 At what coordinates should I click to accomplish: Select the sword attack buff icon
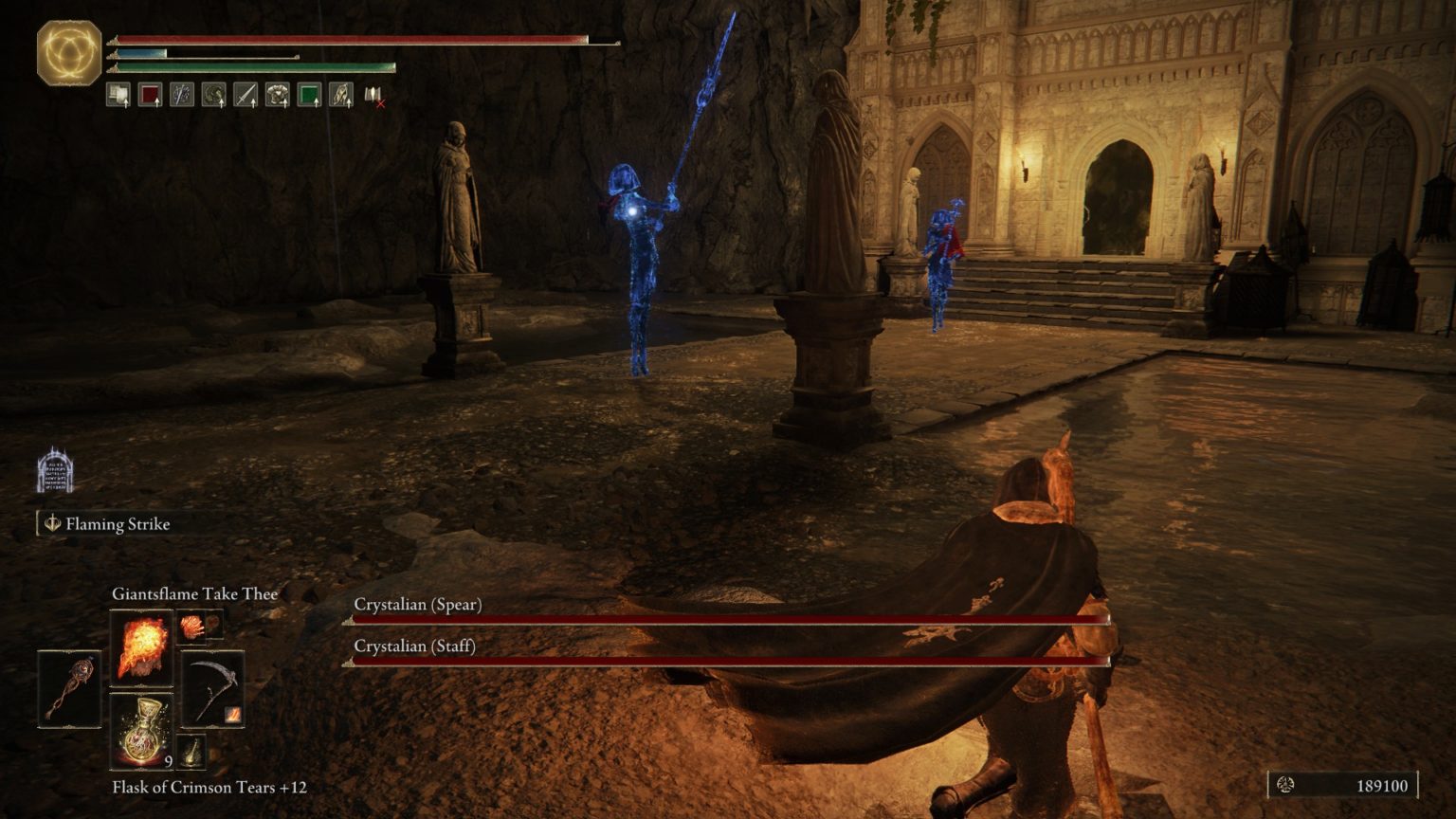pos(246,95)
